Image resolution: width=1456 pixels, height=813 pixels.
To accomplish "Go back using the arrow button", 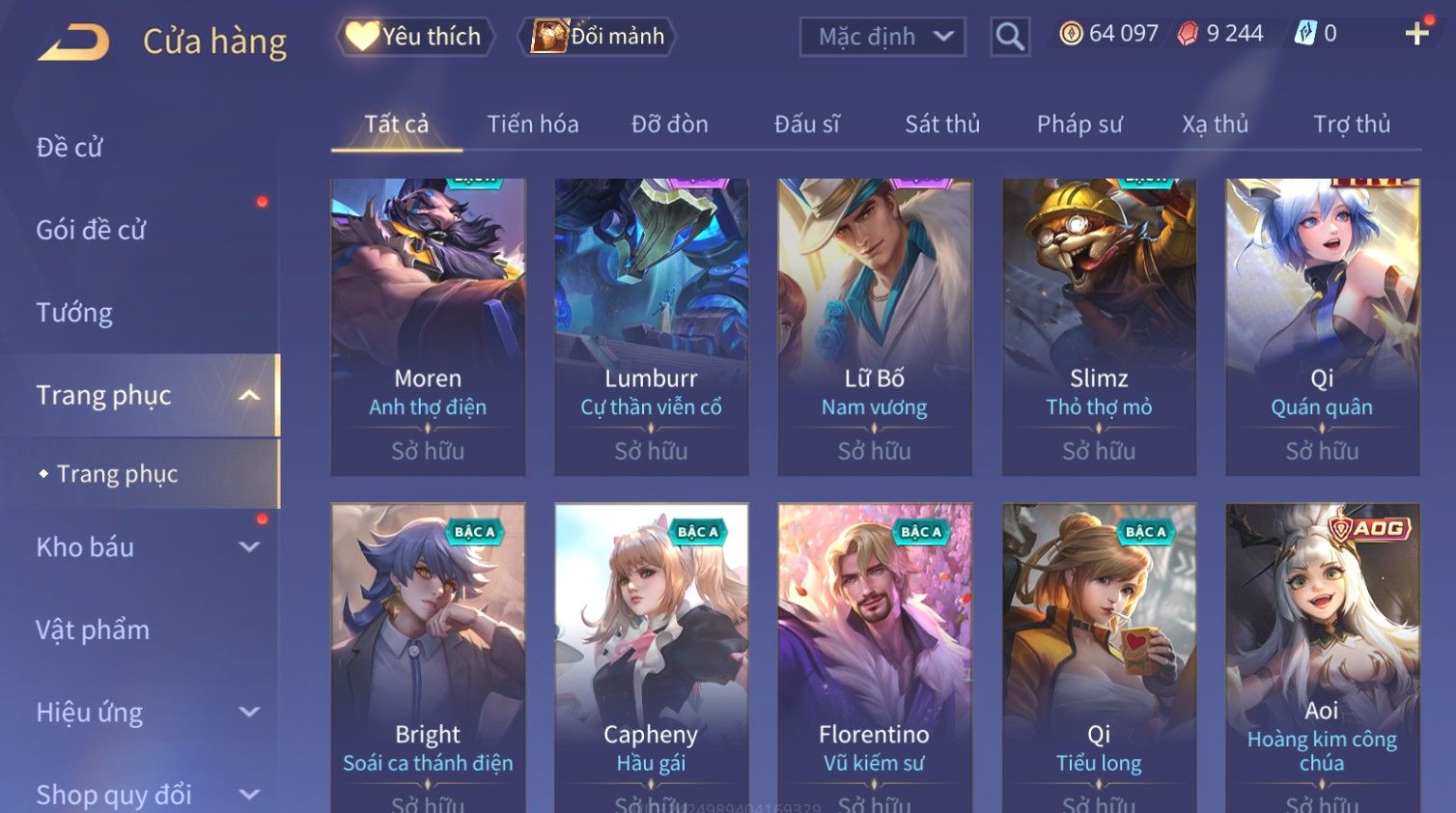I will pyautogui.click(x=73, y=42).
